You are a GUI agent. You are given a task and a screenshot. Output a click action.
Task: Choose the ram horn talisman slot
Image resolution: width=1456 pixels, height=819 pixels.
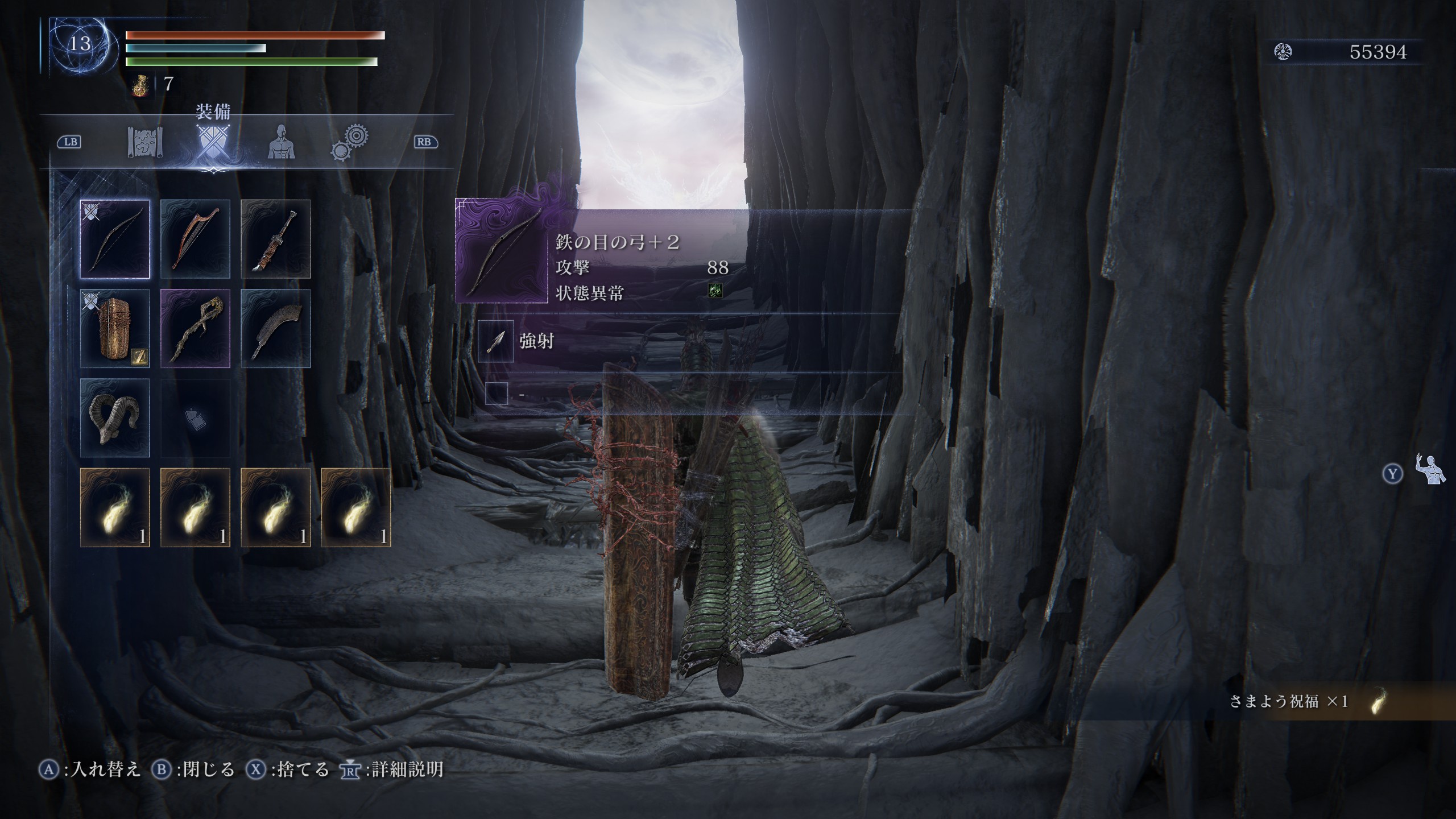click(x=115, y=417)
